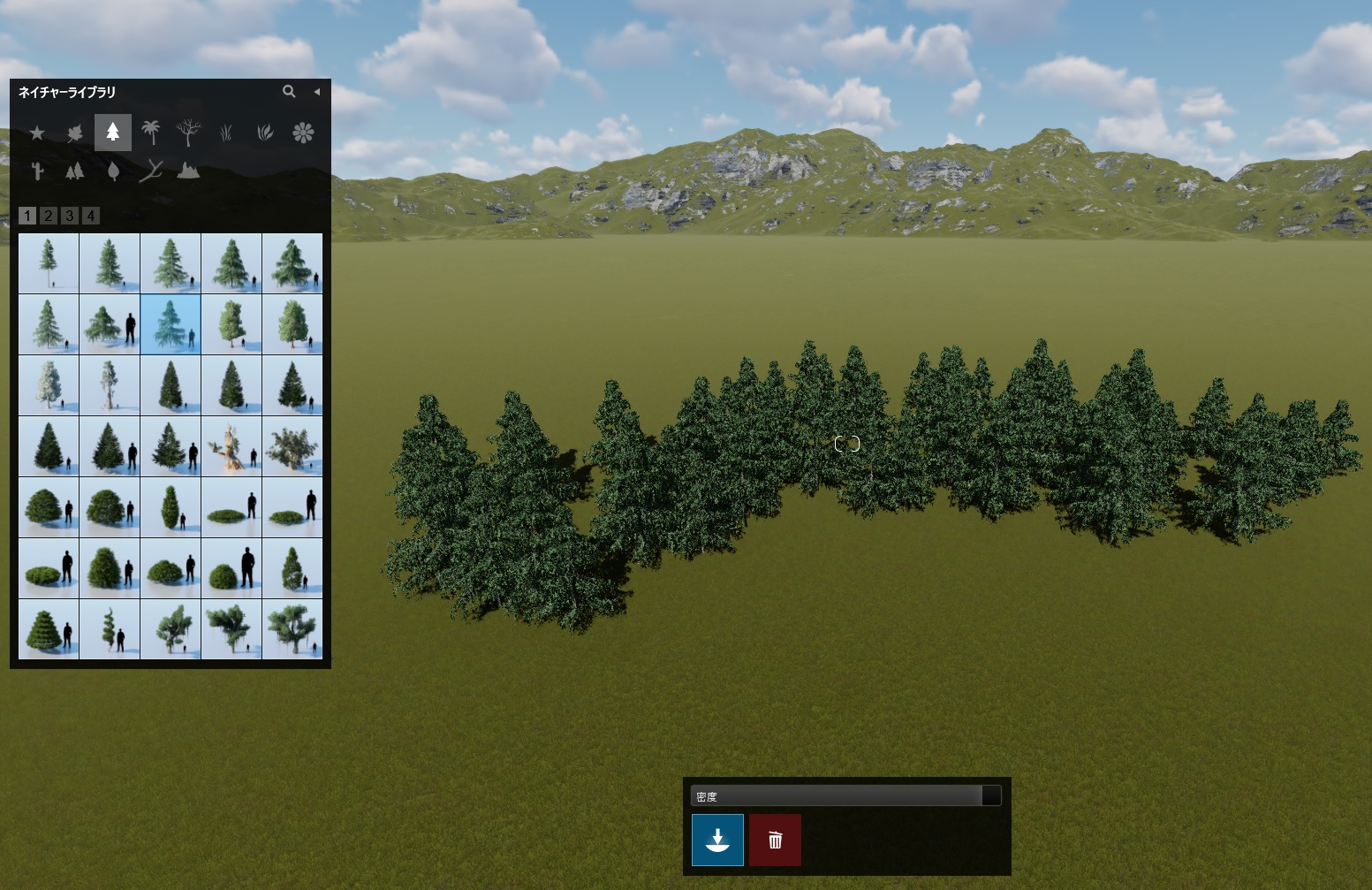Collapse the nature library panel arrow

(x=316, y=91)
